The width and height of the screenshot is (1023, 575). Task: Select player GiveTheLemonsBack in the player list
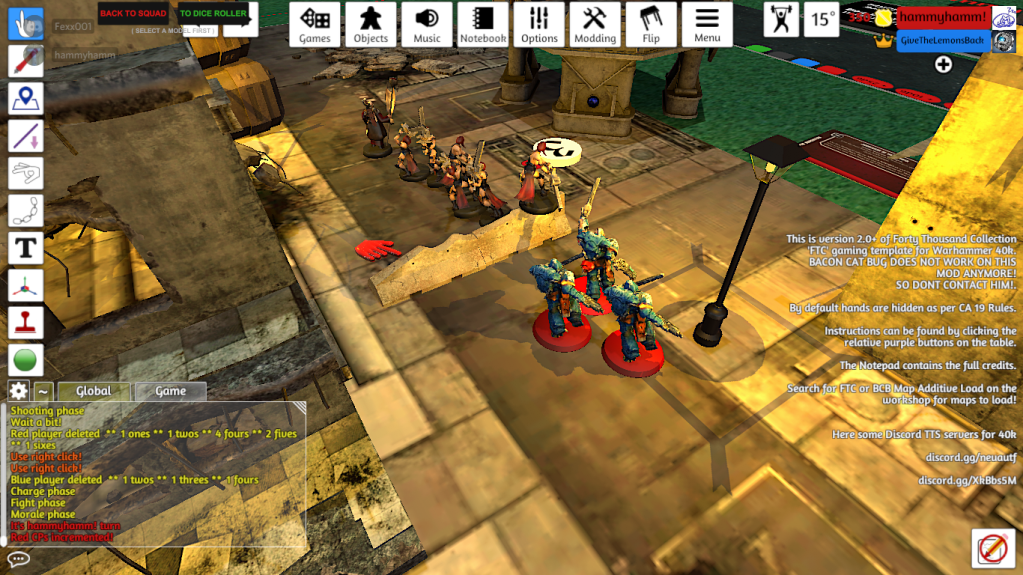click(x=943, y=40)
